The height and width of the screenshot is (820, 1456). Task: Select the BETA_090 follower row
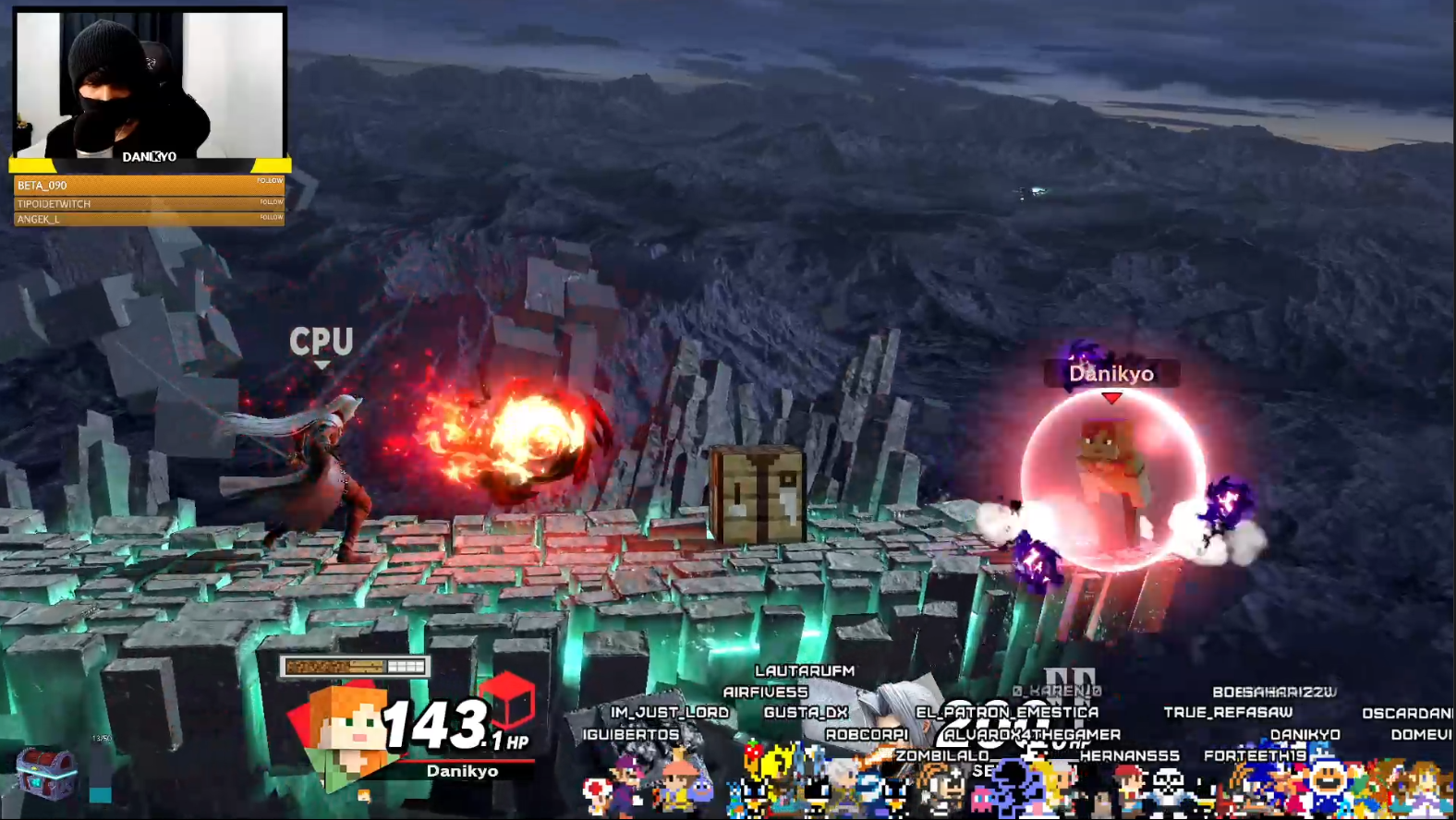click(149, 186)
